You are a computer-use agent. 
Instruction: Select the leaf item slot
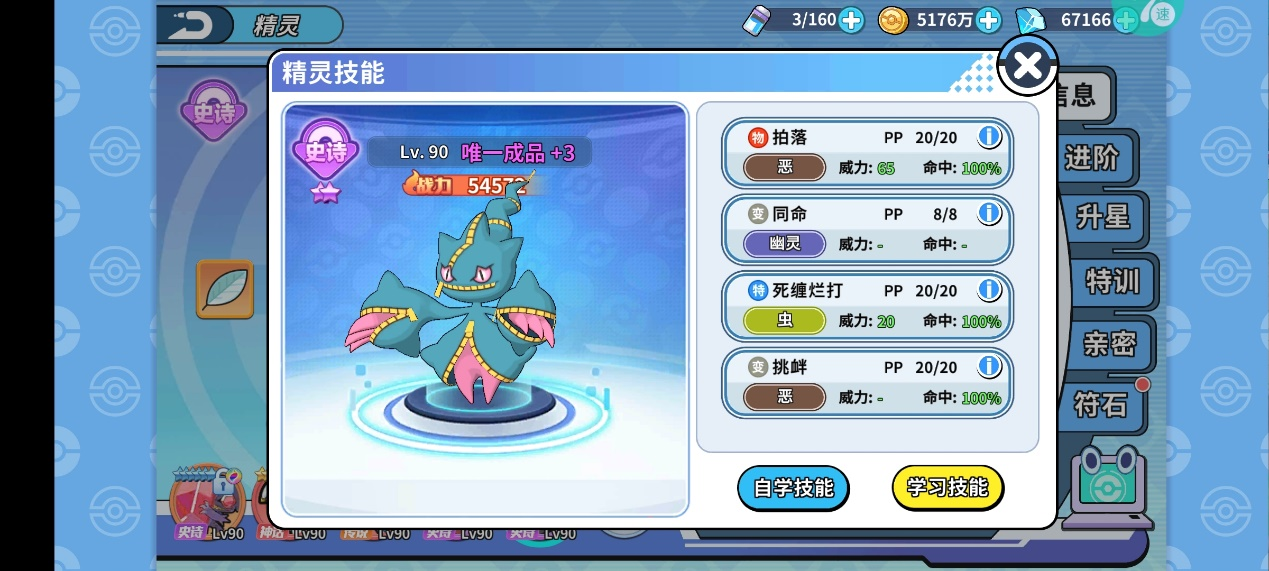[x=224, y=289]
